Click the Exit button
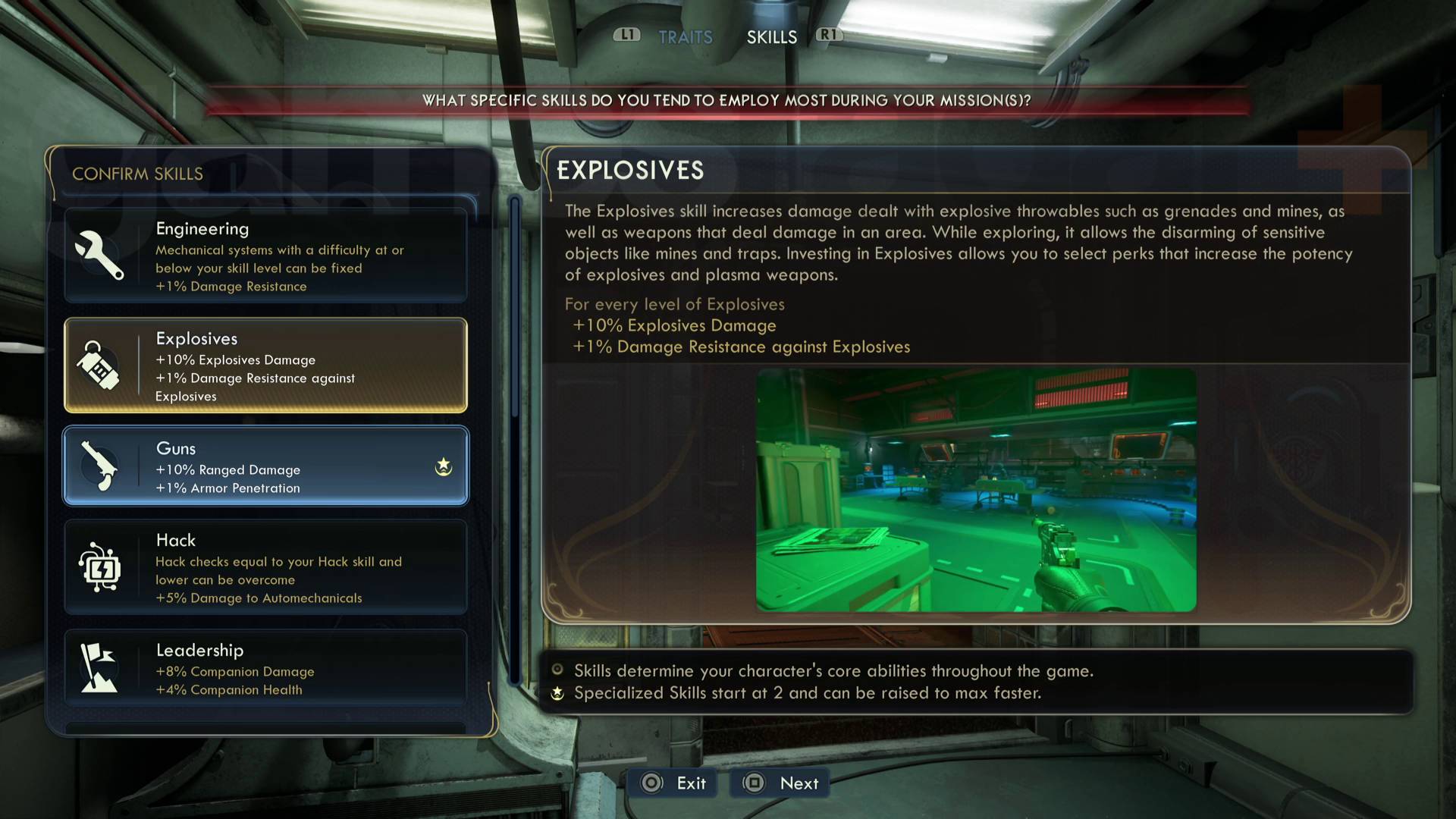Viewport: 1456px width, 819px height. tap(674, 783)
